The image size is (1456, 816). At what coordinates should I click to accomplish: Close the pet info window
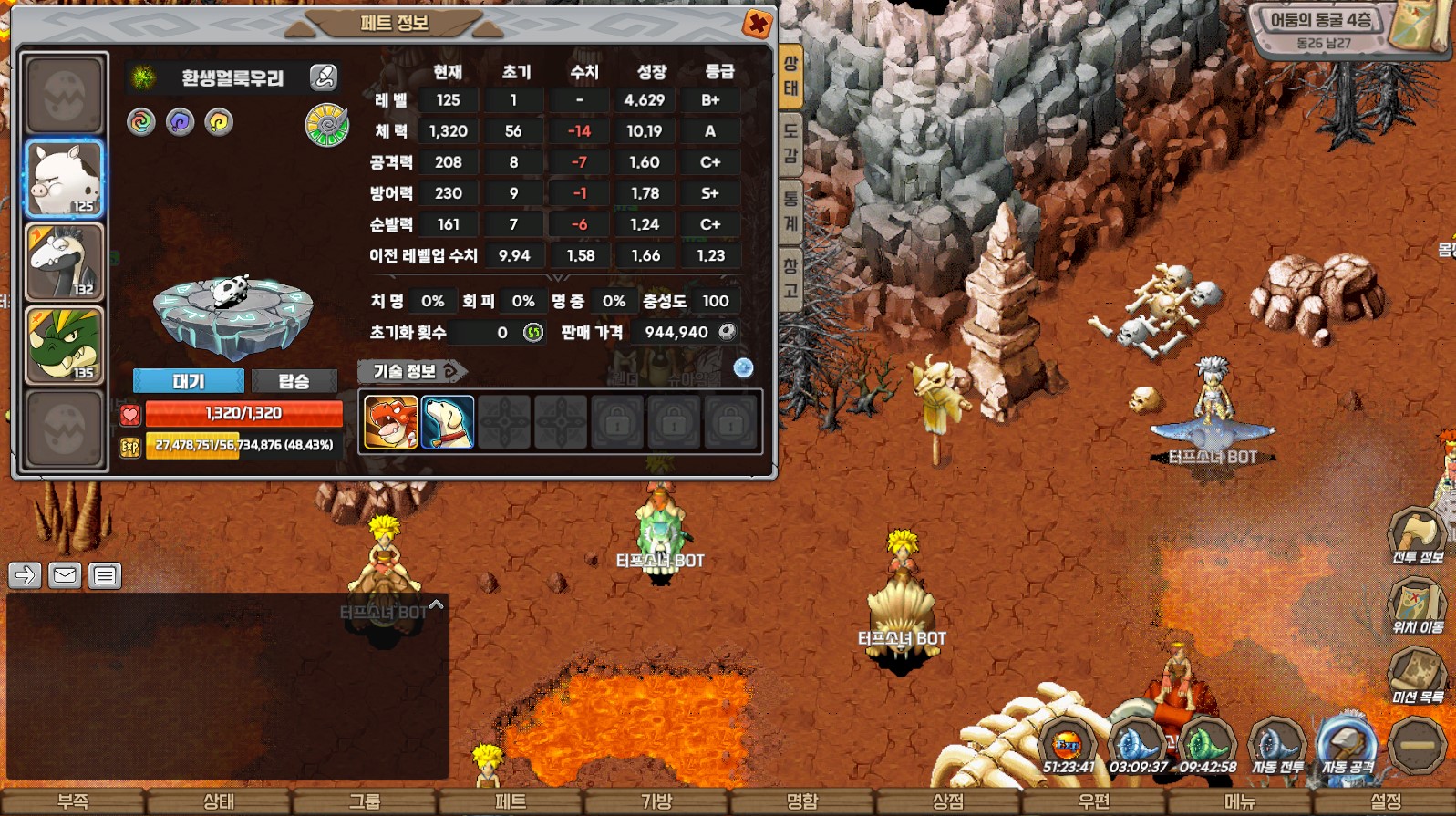point(757,24)
